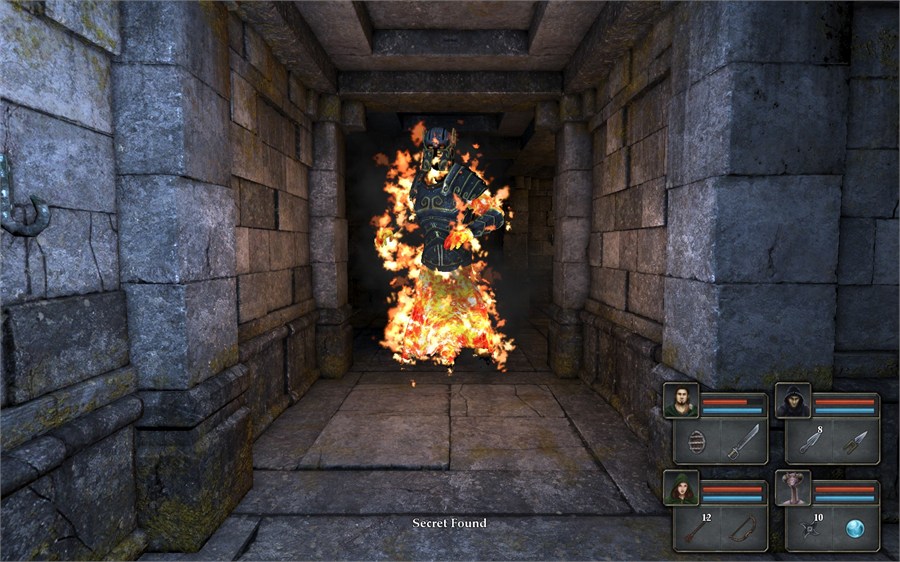Screen dimensions: 900x562
Task: Throw the stack of 8 throwing knives
Action: [x=809, y=441]
